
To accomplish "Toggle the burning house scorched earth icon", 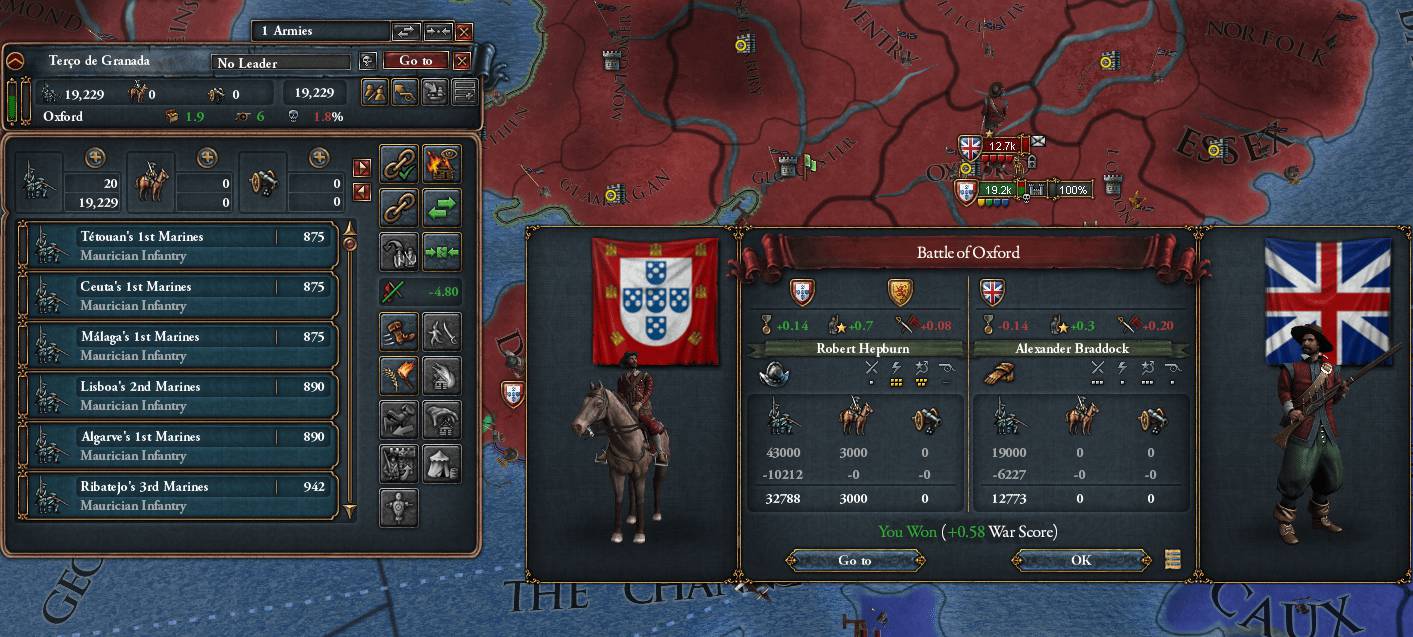I will pyautogui.click(x=441, y=163).
